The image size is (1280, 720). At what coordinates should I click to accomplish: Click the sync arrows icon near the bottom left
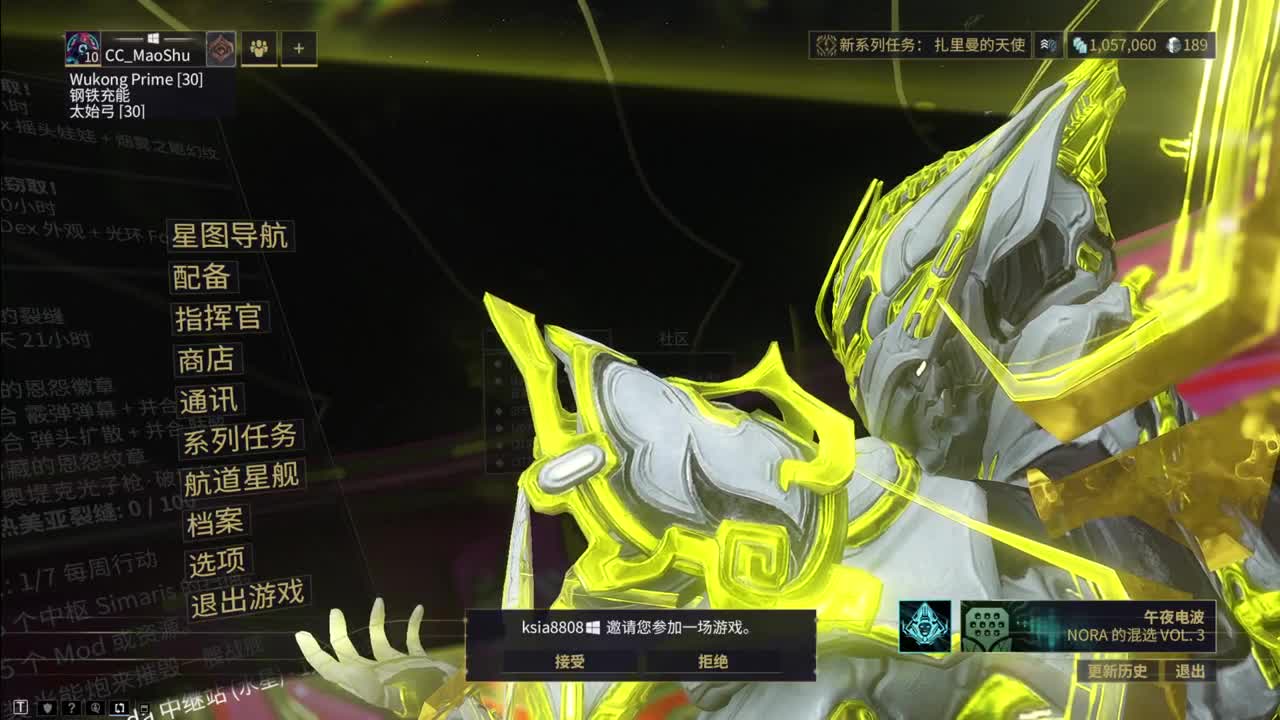pos(119,706)
